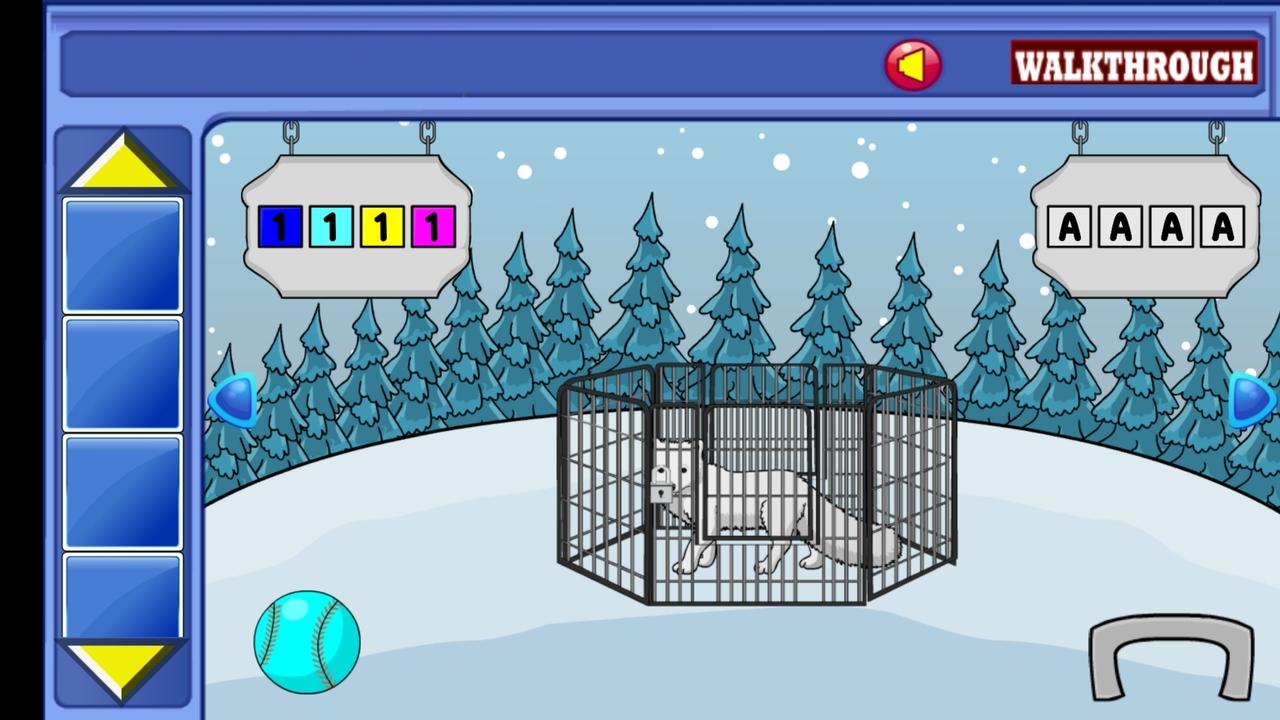Navigate right using the blue arrow
This screenshot has width=1280, height=720.
(1247, 400)
